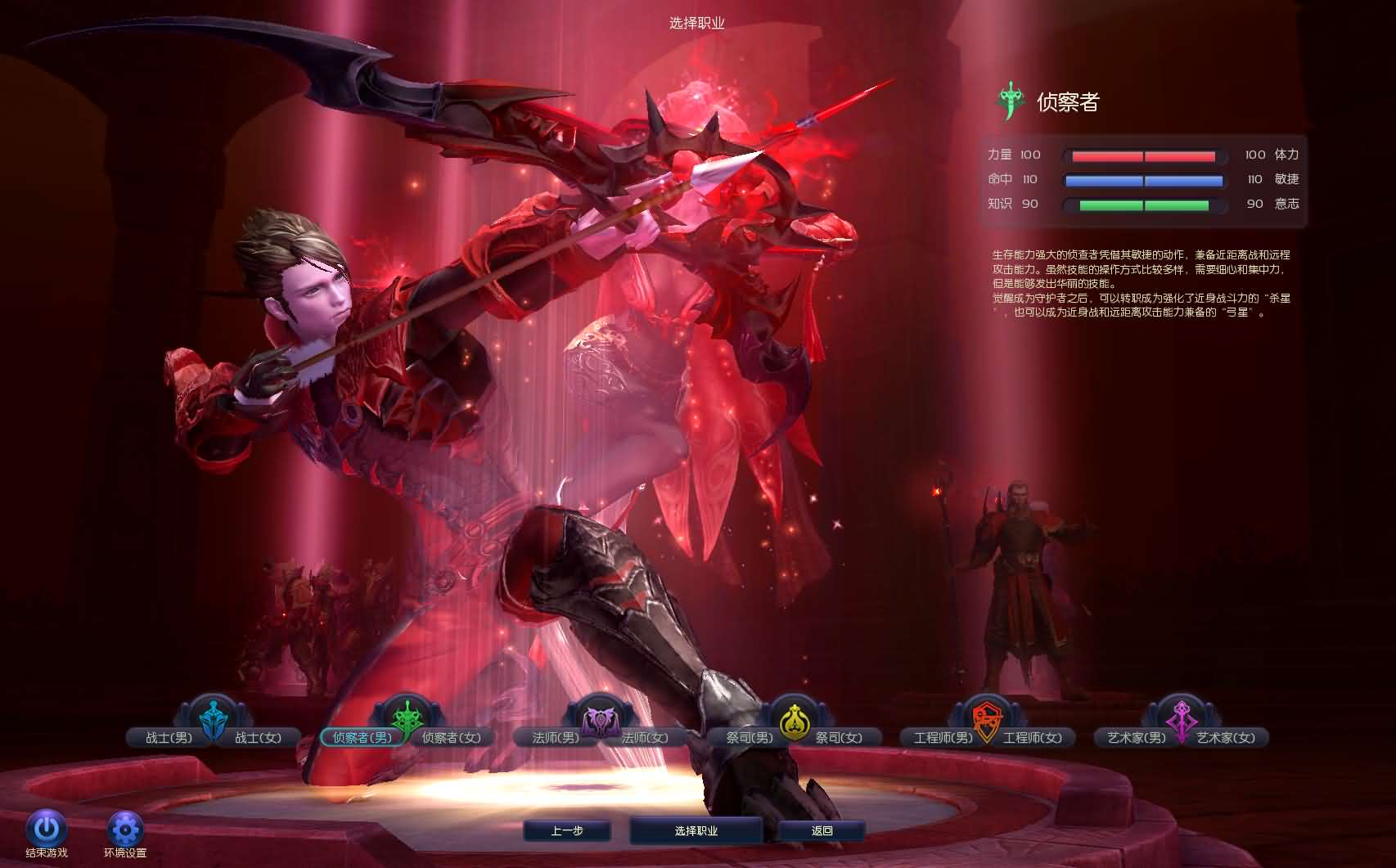Viewport: 1396px width, 868px height.
Task: Click the 结束游戏 power icon
Action: coord(47,828)
